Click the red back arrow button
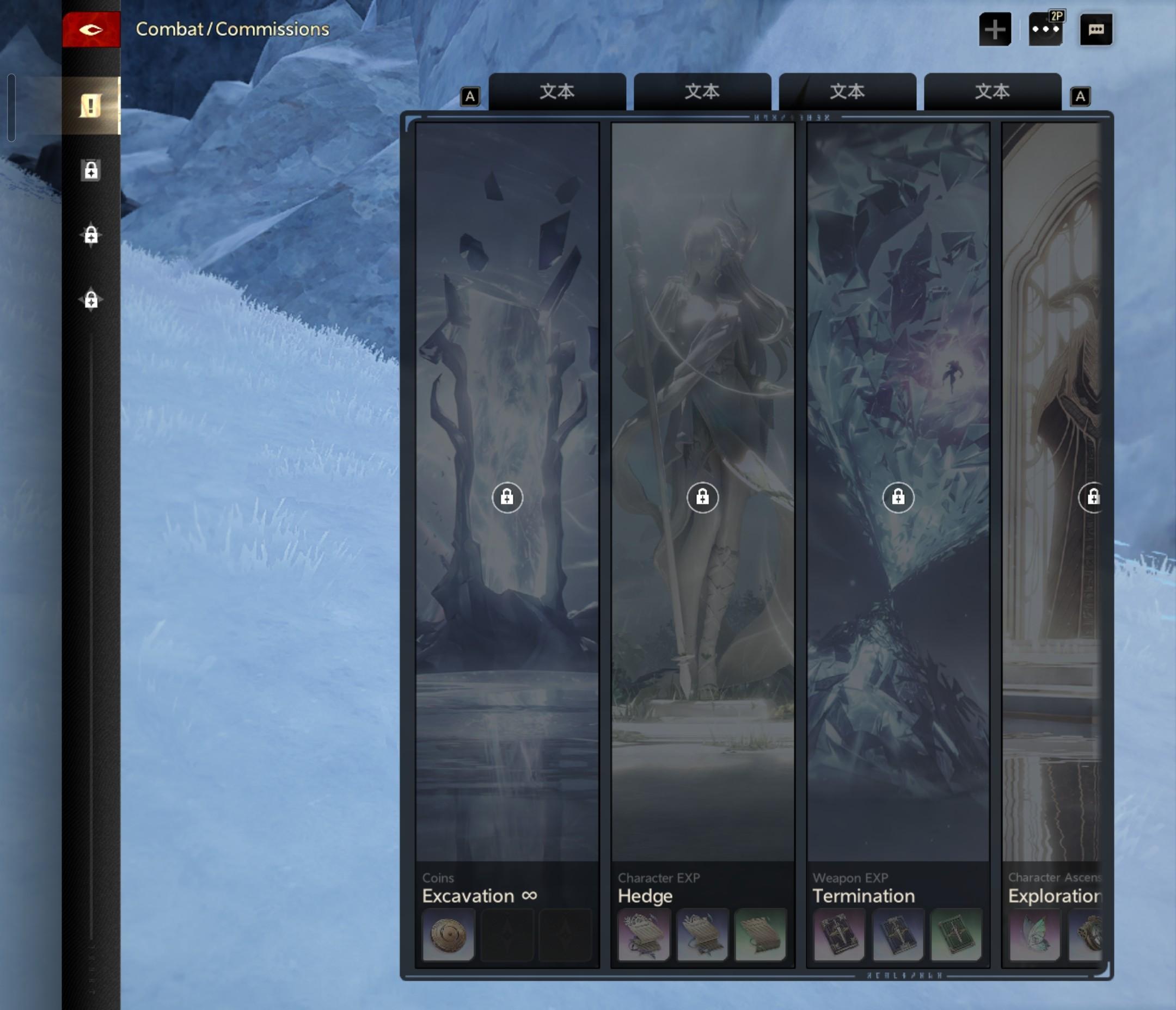 91,29
